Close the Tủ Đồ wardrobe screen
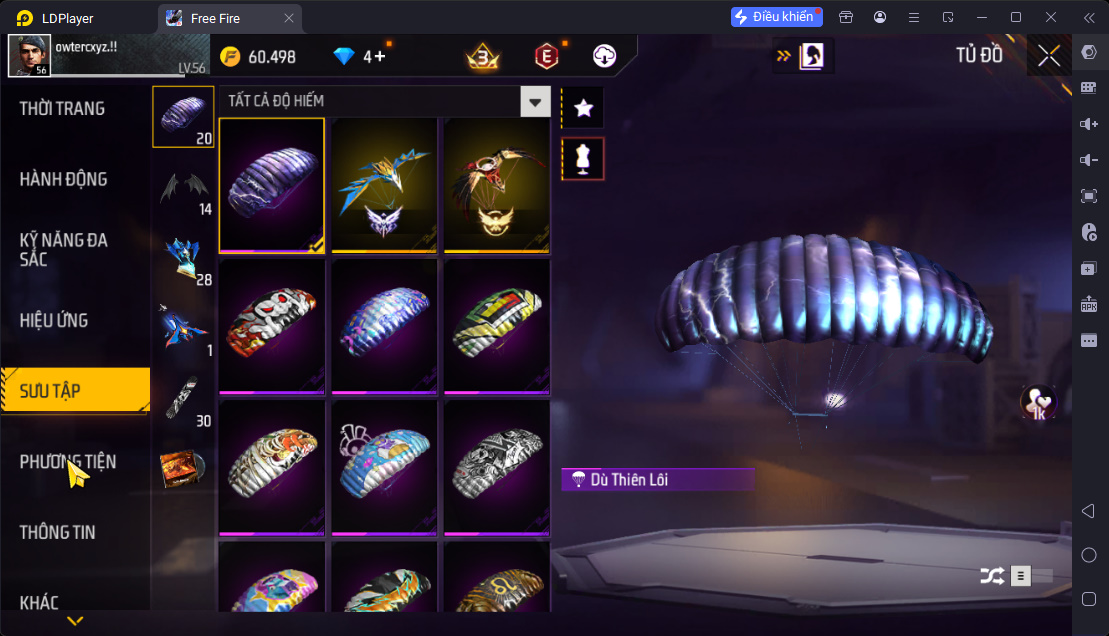 [1048, 56]
